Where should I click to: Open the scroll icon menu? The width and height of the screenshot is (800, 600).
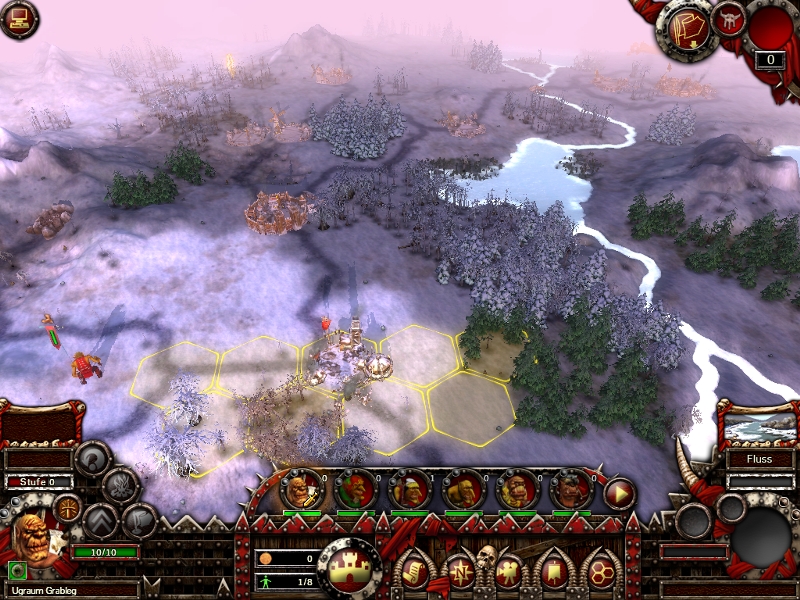tap(412, 571)
